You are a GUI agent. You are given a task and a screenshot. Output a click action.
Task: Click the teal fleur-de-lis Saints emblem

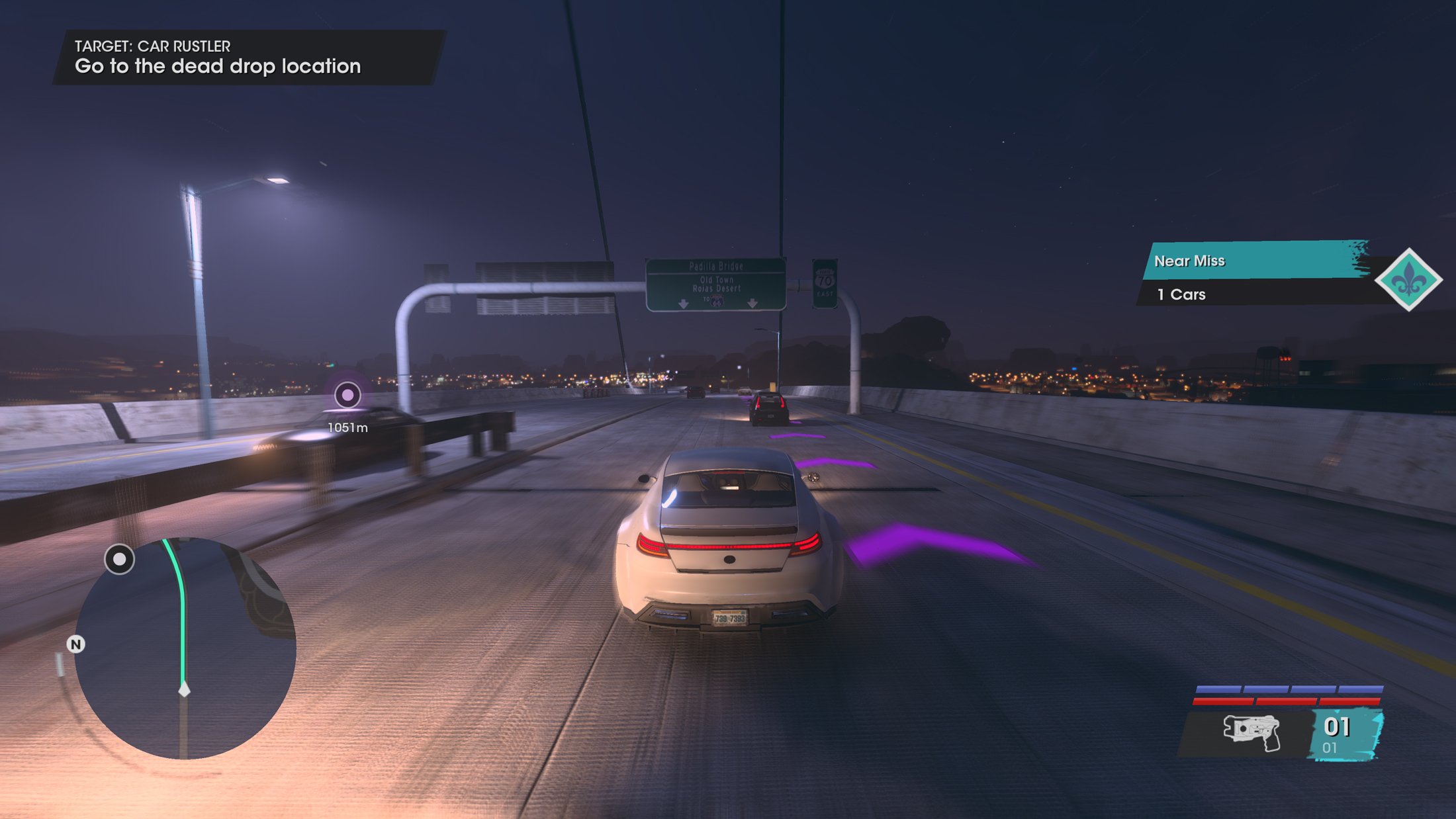click(x=1408, y=280)
